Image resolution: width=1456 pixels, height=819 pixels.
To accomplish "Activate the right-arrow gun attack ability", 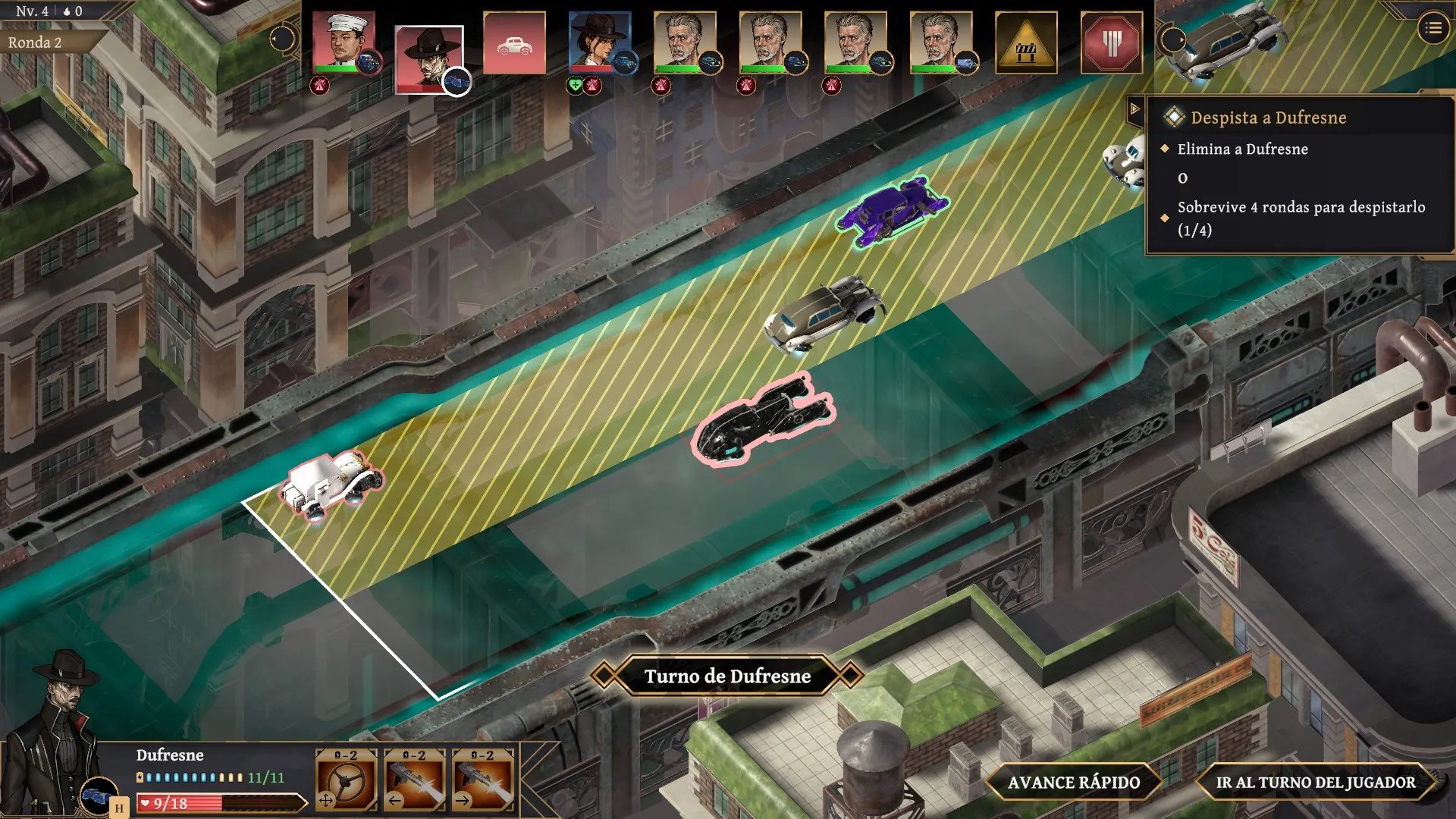I will (x=483, y=780).
